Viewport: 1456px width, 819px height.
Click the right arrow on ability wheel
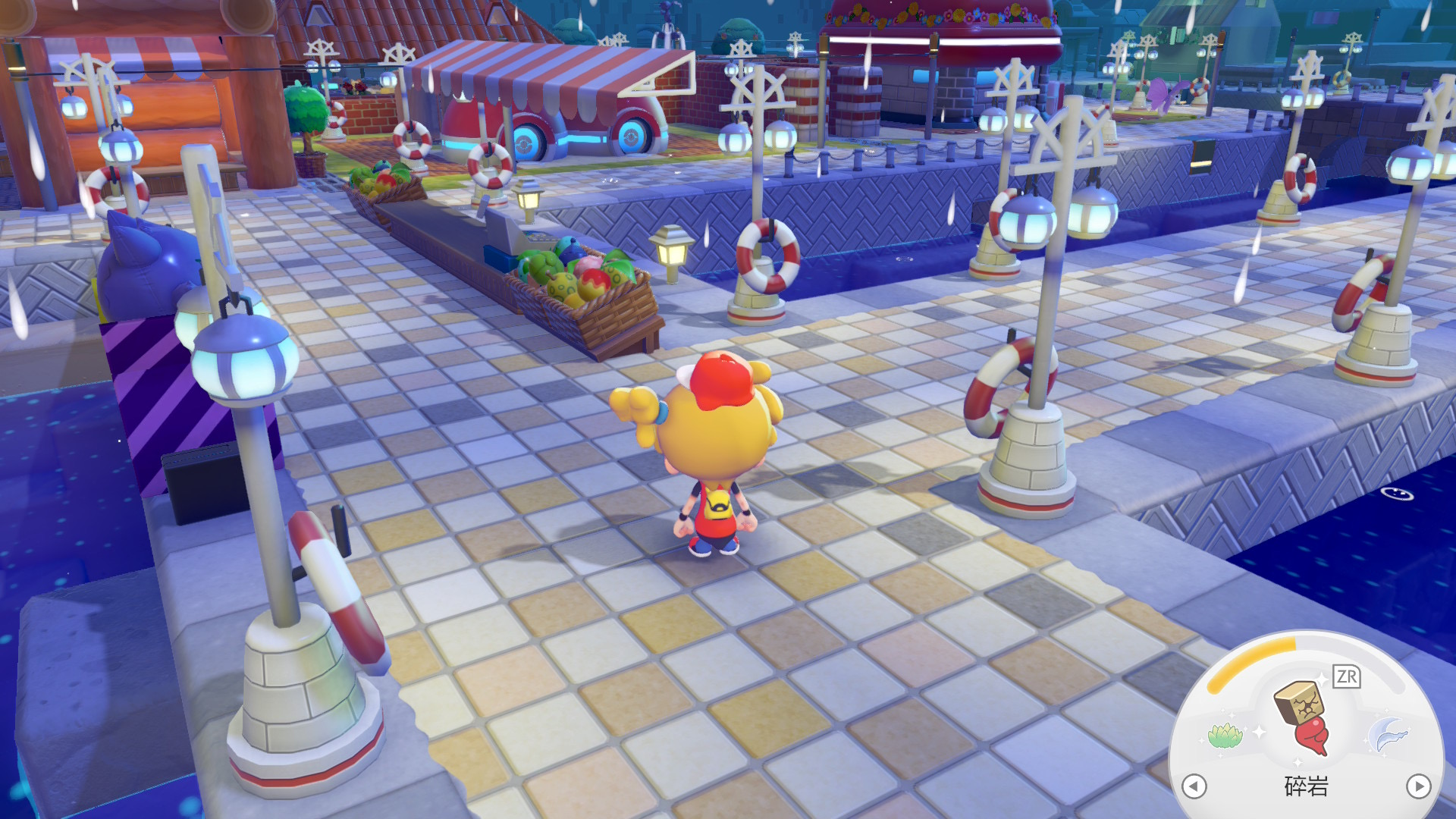[1418, 786]
